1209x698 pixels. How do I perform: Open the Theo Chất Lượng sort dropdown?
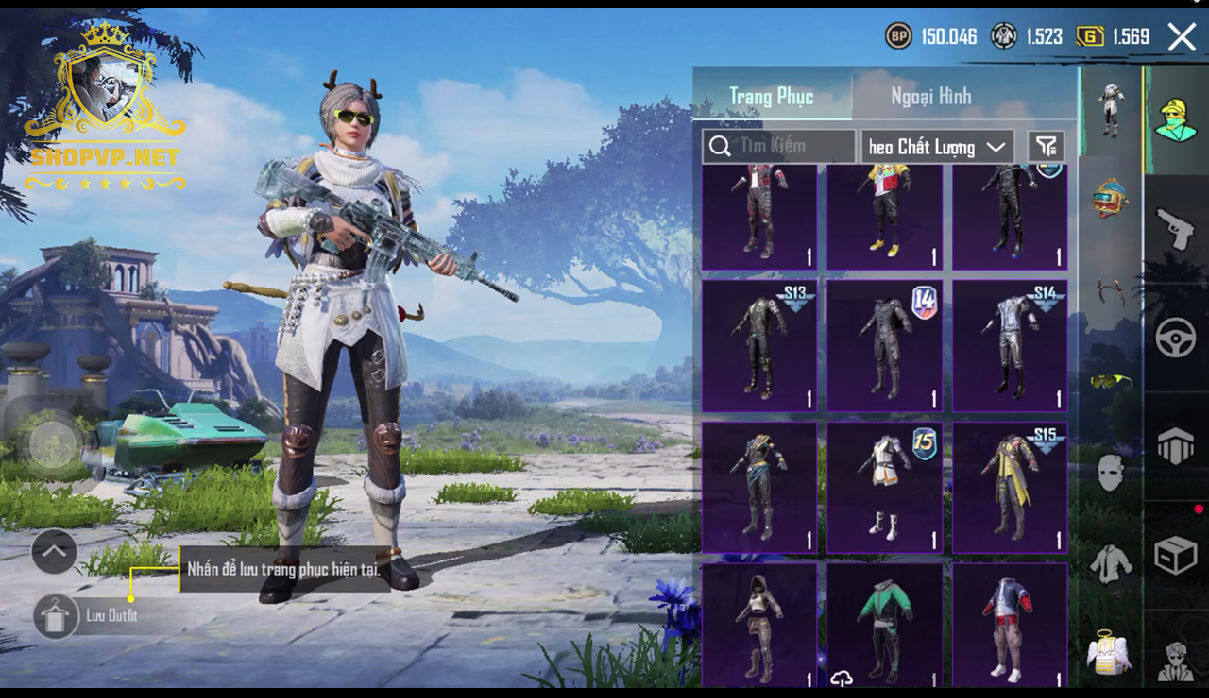coord(937,147)
